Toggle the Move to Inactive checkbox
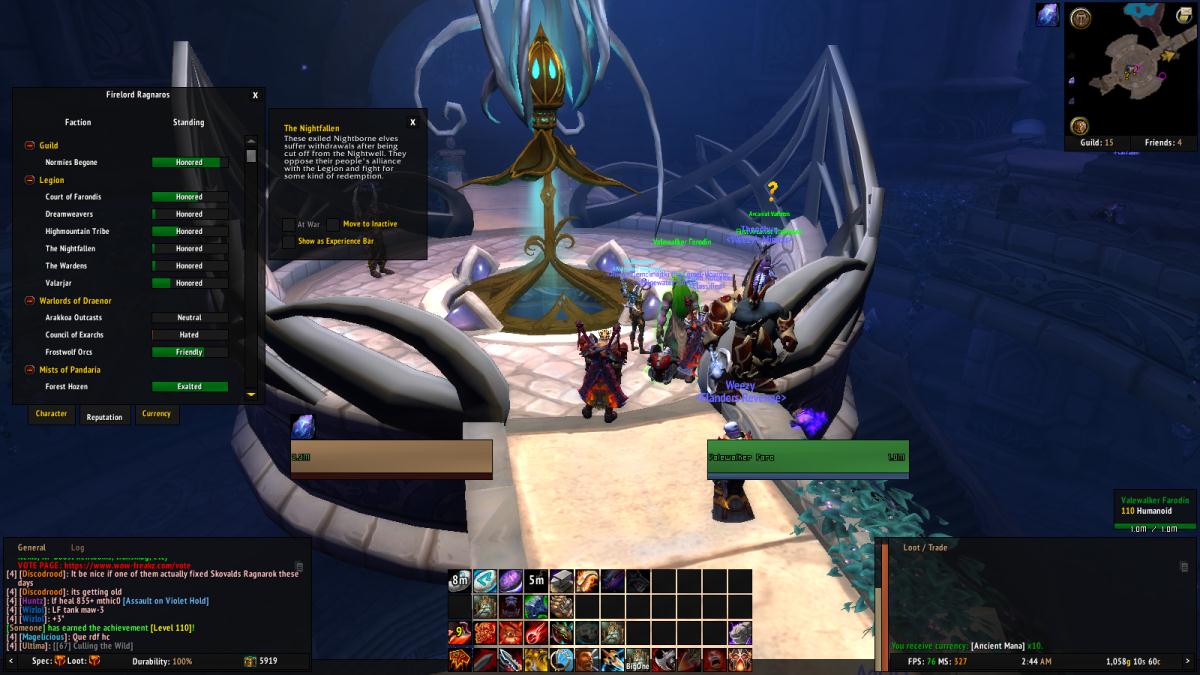Viewport: 1200px width, 675px height. pos(333,224)
